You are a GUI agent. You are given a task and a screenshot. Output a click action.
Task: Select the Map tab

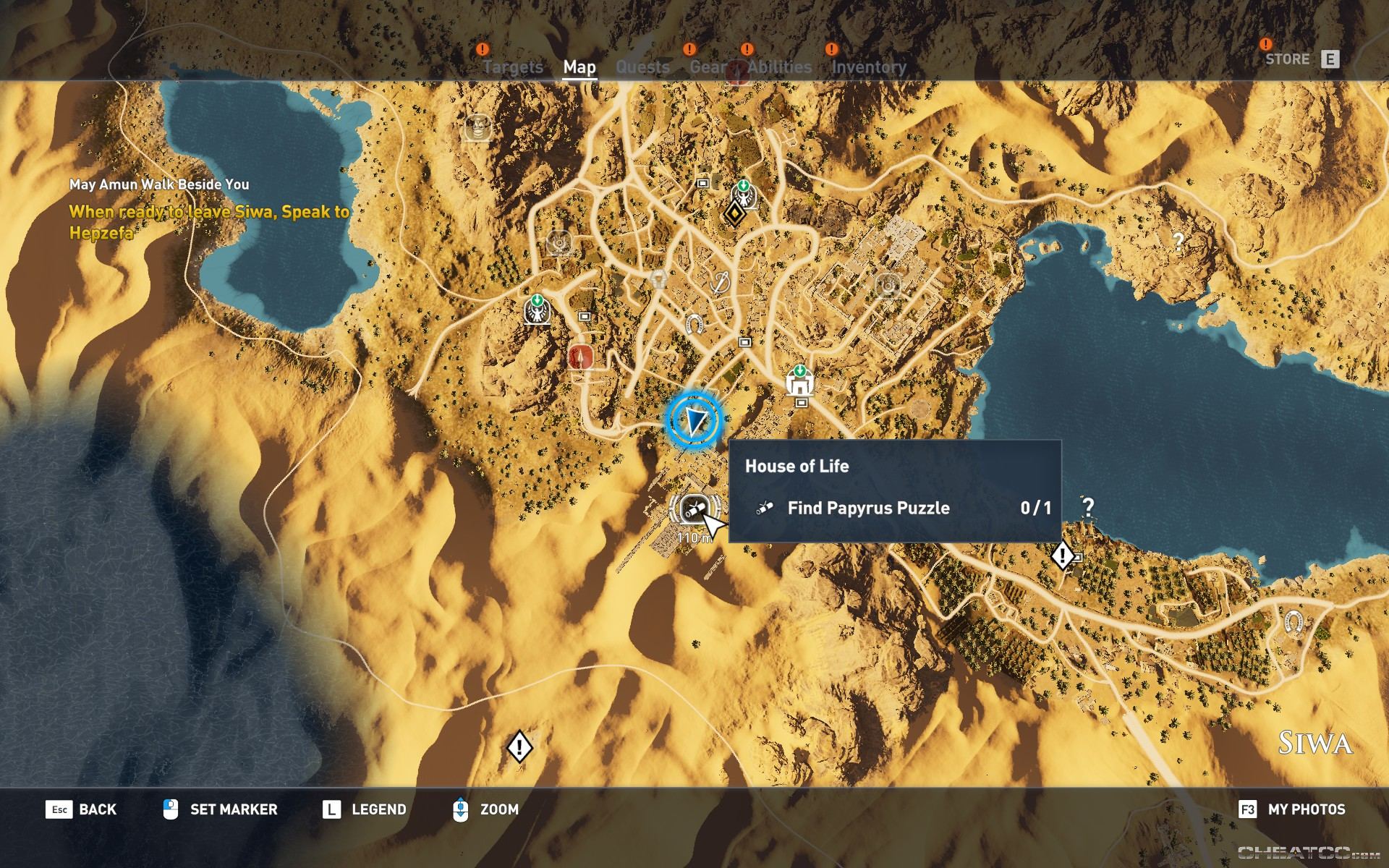click(x=579, y=67)
